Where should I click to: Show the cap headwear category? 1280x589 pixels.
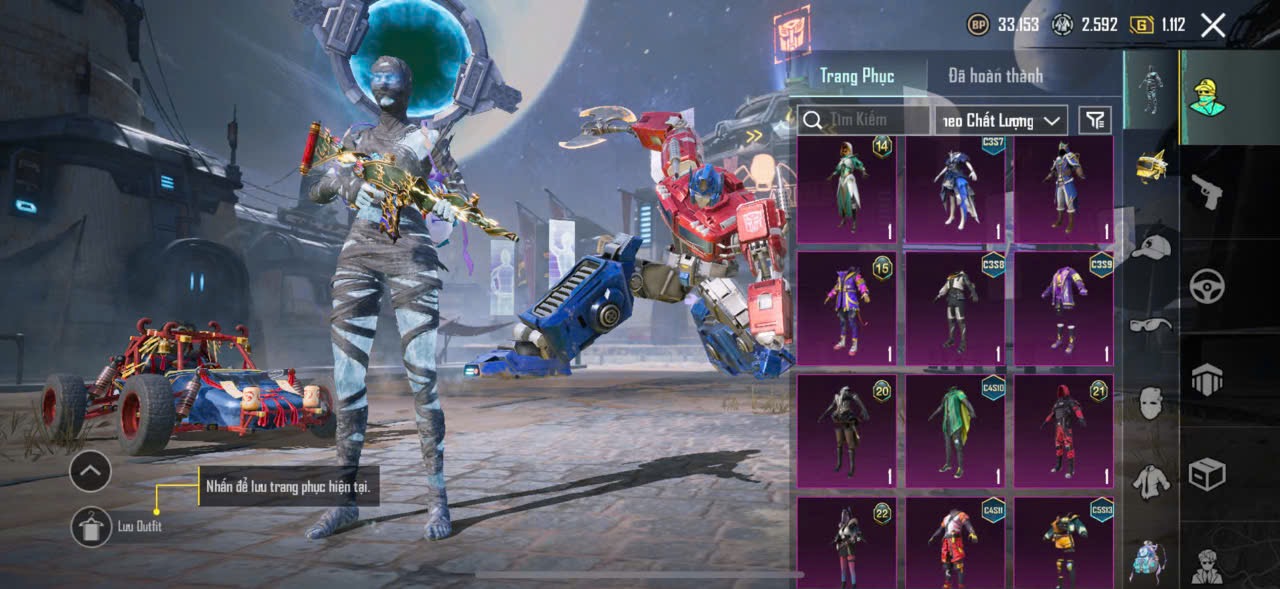1151,247
